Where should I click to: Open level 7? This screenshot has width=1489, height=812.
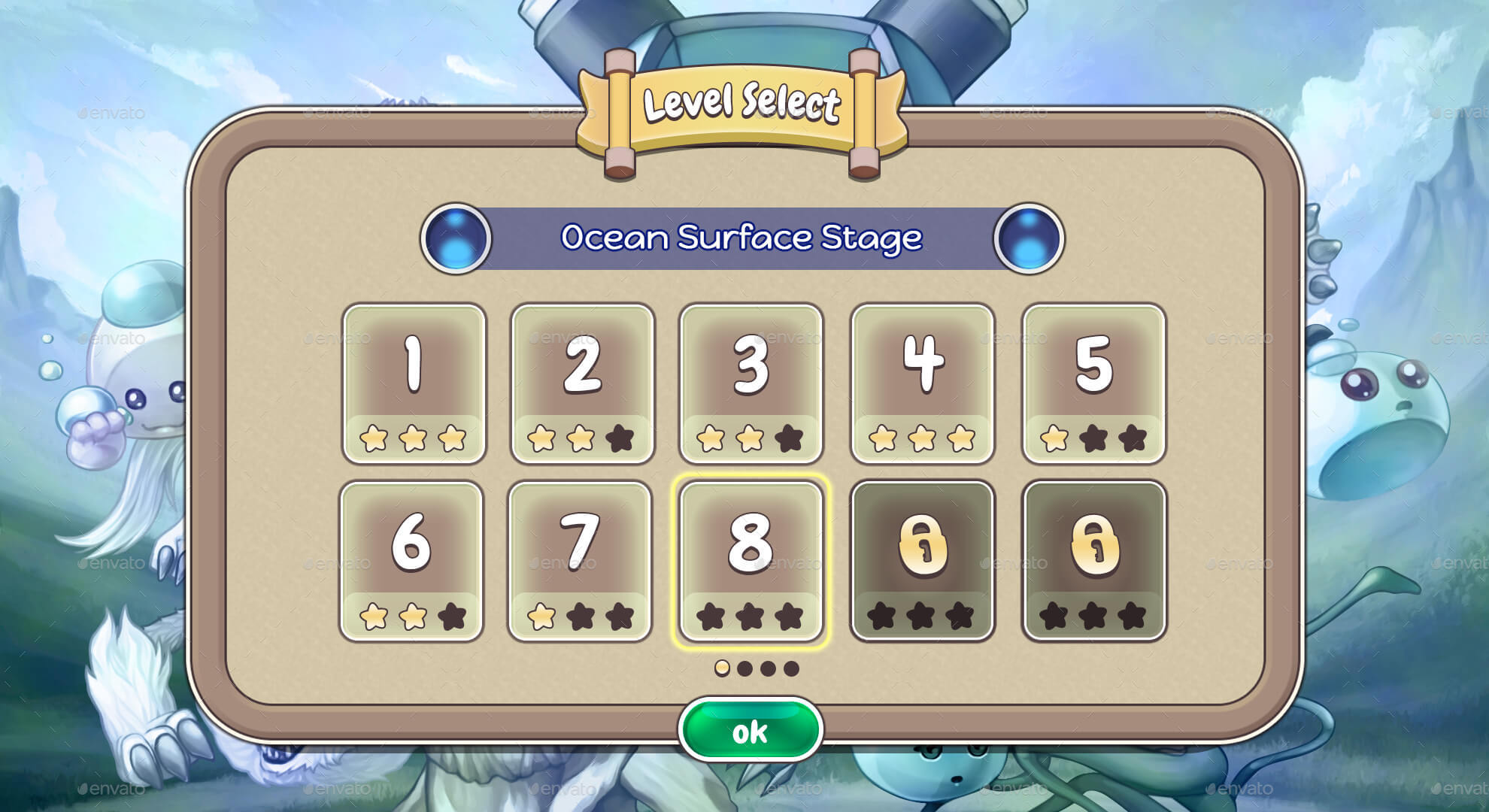pyautogui.click(x=580, y=561)
